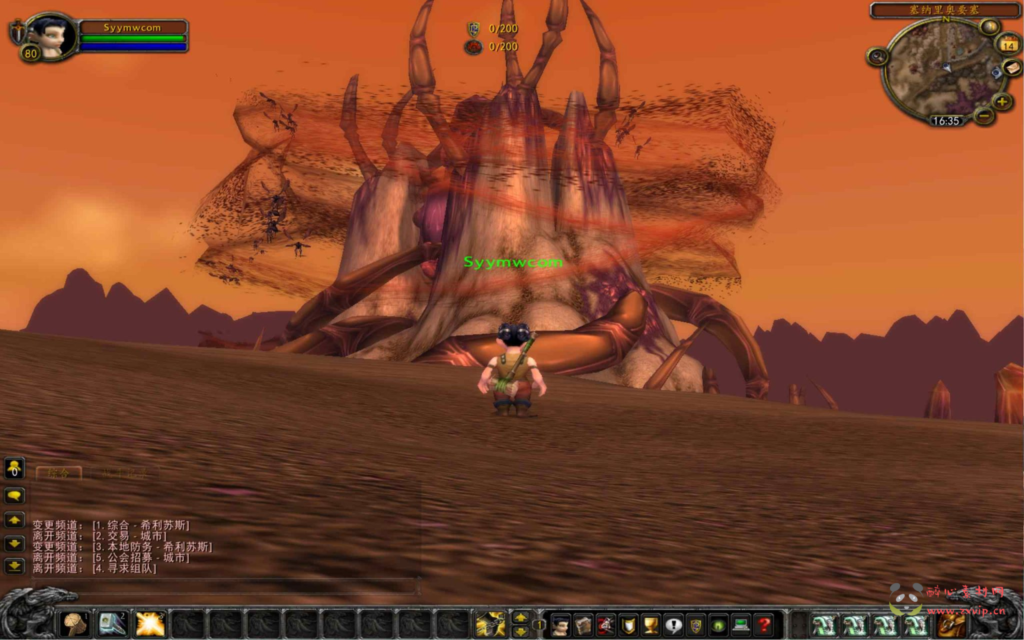
Task: Open the calendar showing day 14
Action: [x=1008, y=44]
